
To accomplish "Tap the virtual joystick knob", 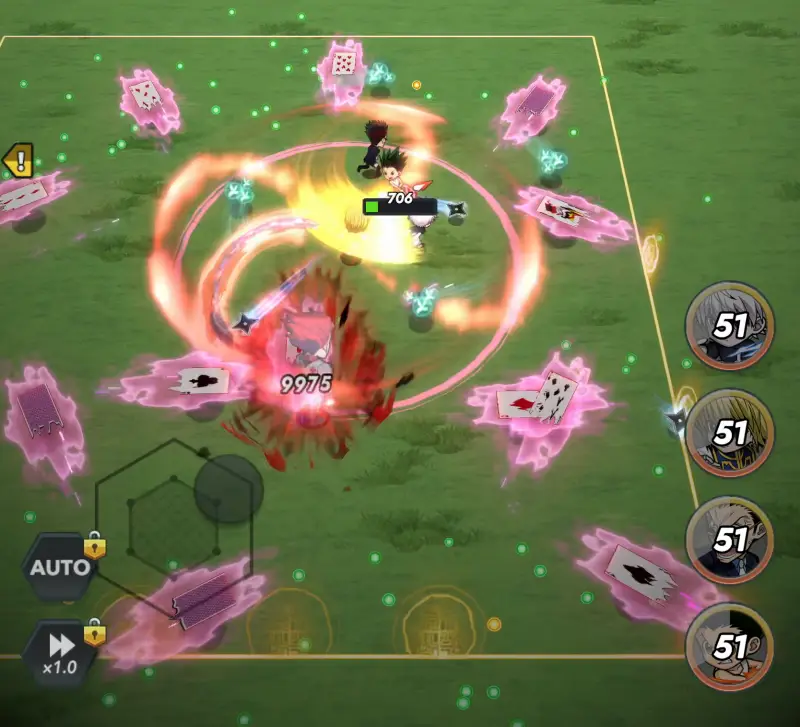I will coord(228,489).
